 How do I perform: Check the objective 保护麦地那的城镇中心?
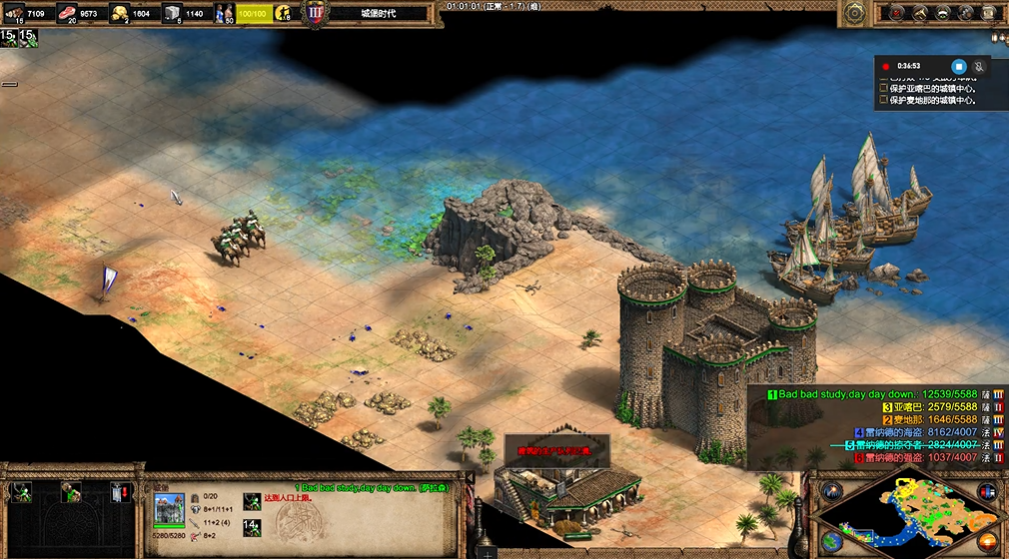(883, 100)
